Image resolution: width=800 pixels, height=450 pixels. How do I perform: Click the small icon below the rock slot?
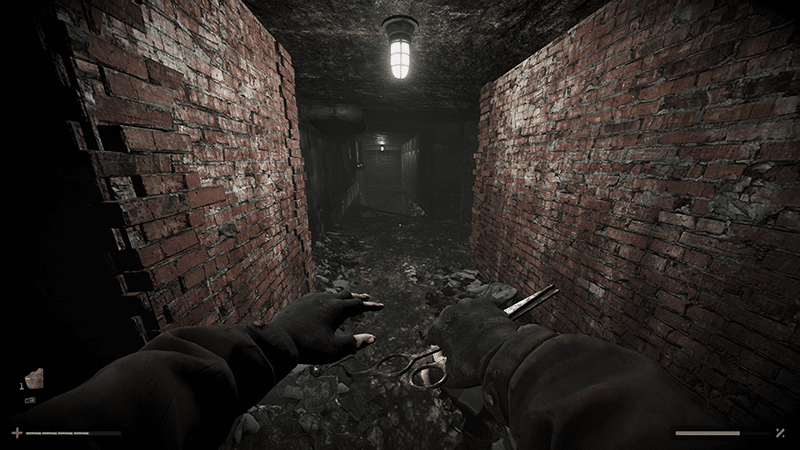[30, 400]
